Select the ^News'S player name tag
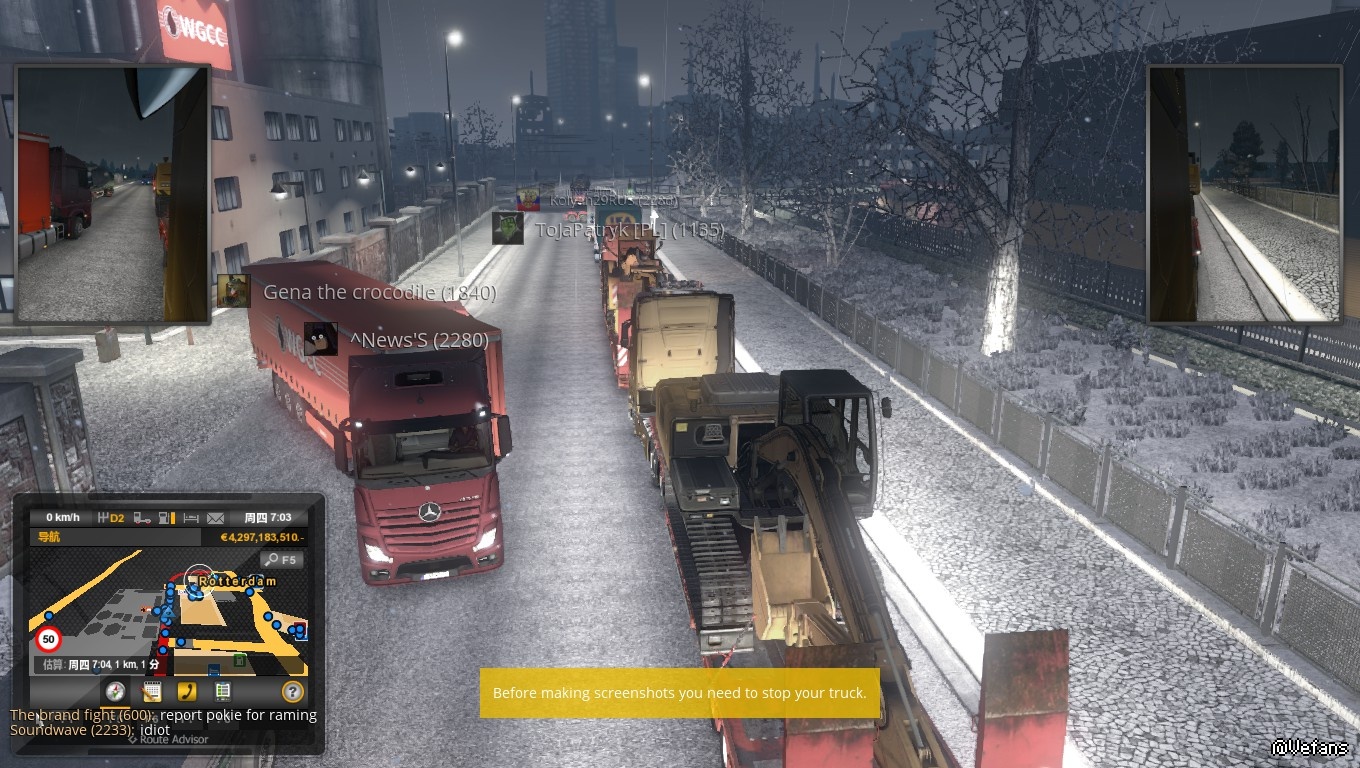The image size is (1360, 768). pyautogui.click(x=418, y=340)
